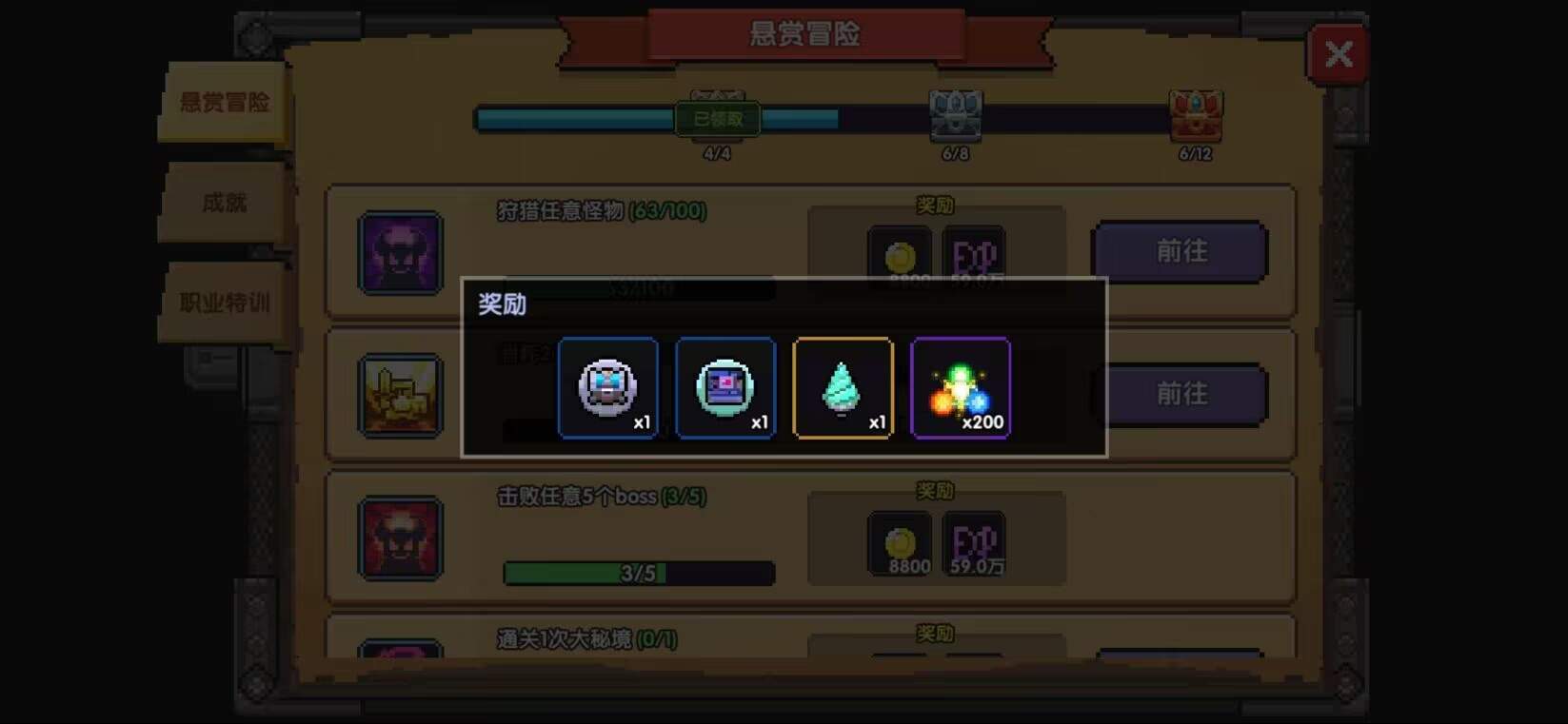Click the EXP reward icon showing 59.0万
Screen dimensions: 1568x724
(x=973, y=542)
